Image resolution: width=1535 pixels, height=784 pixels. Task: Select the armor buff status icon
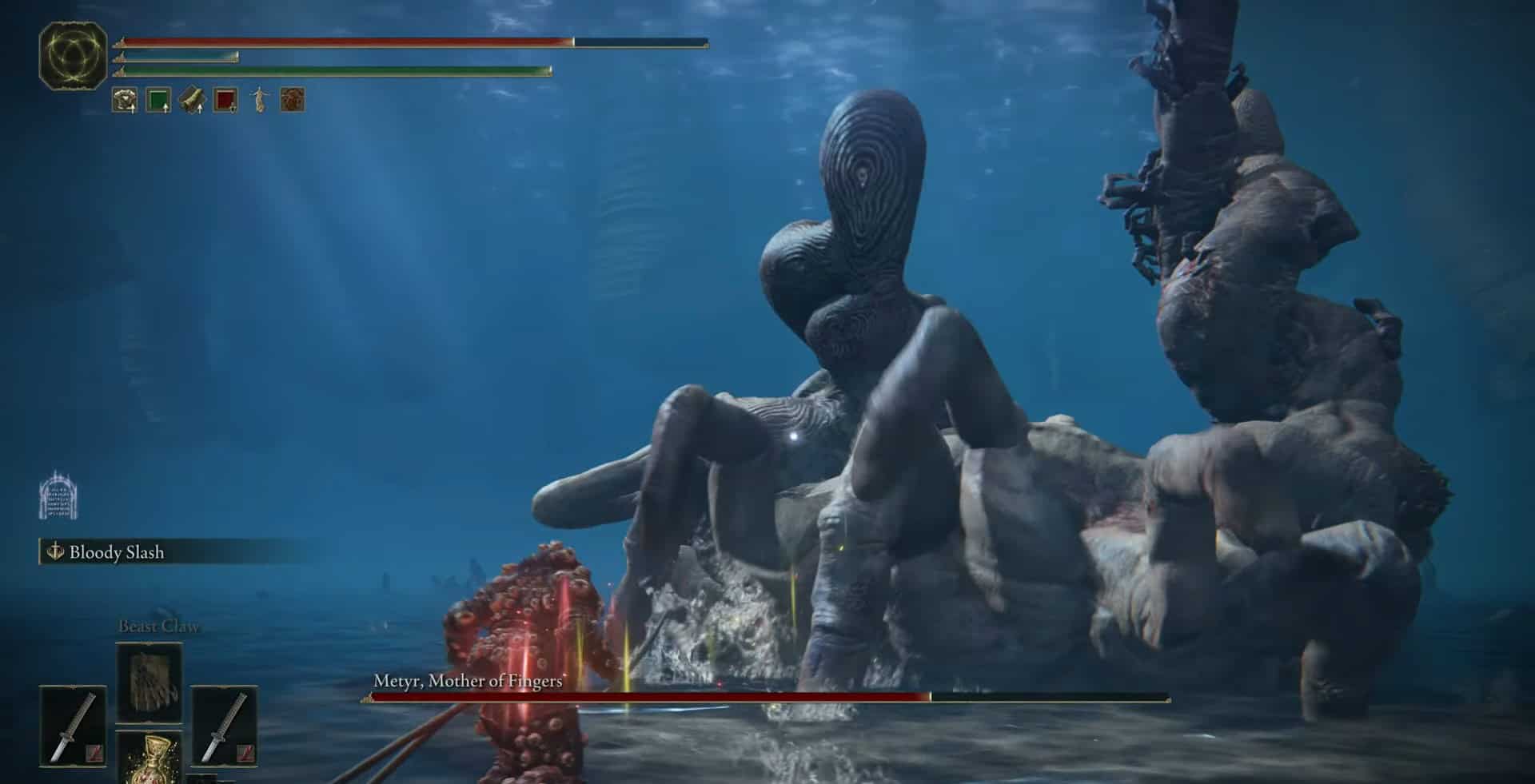click(x=125, y=101)
